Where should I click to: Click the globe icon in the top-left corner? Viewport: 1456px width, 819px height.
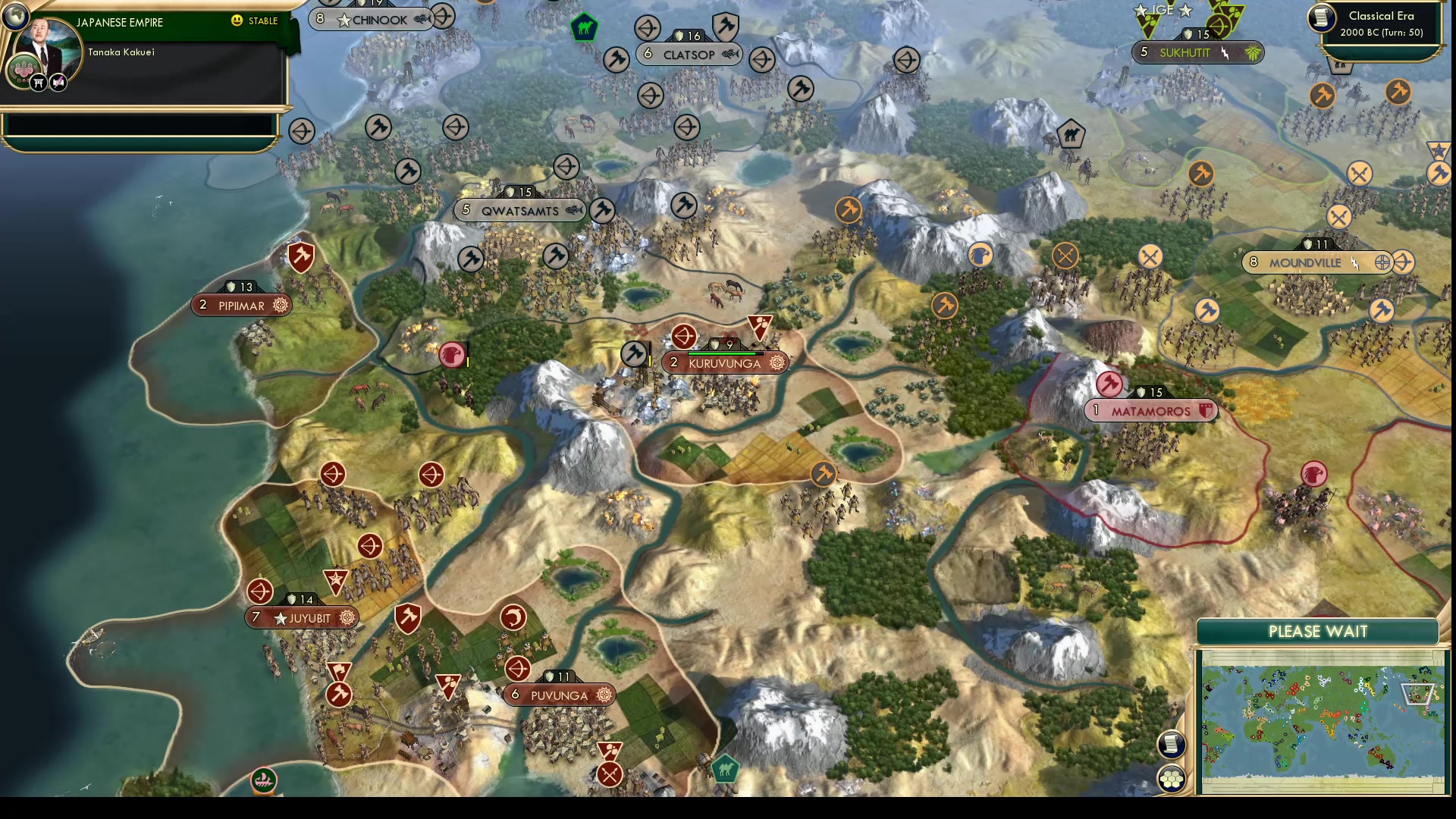[15, 17]
